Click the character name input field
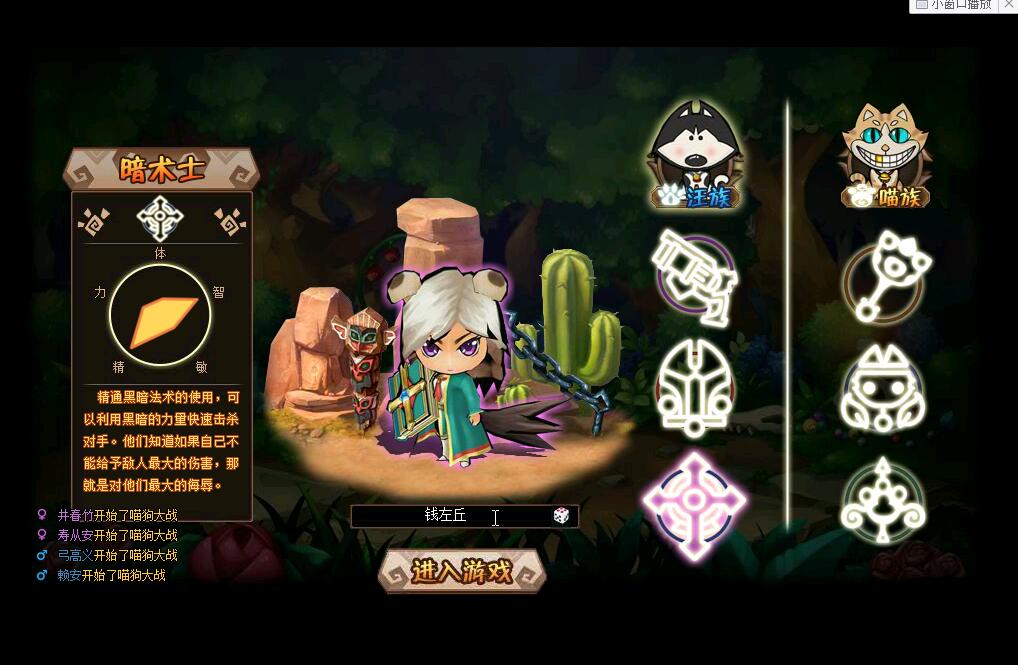This screenshot has width=1018, height=665. coord(450,516)
